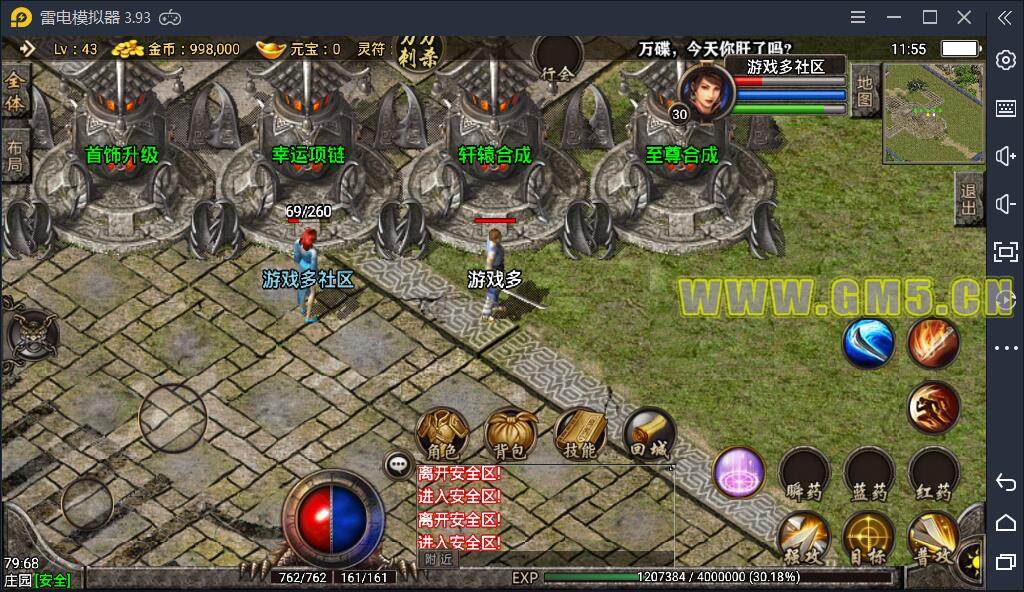Close the emulator window

click(x=964, y=17)
